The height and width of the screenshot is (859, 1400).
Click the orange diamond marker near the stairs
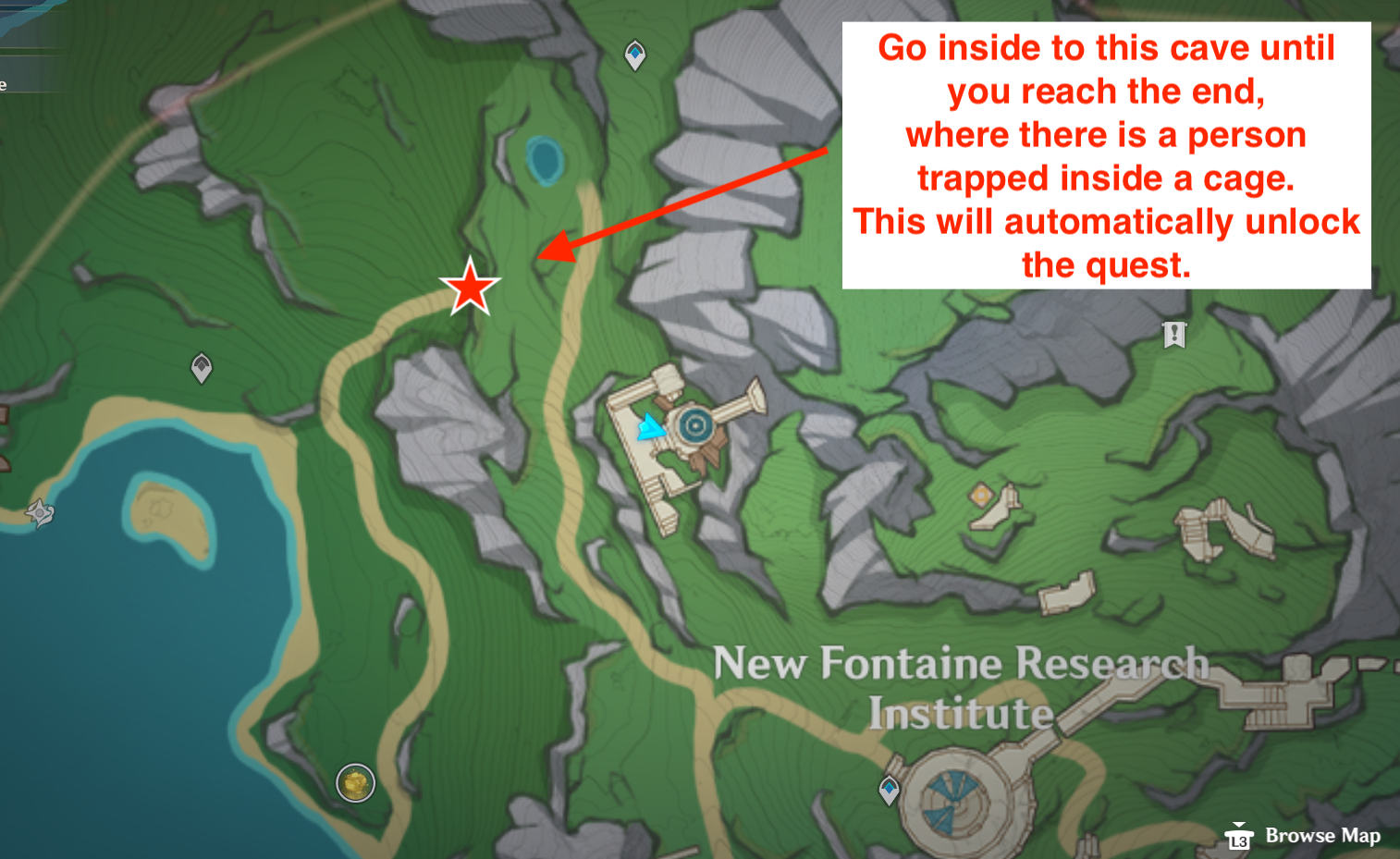pos(980,496)
